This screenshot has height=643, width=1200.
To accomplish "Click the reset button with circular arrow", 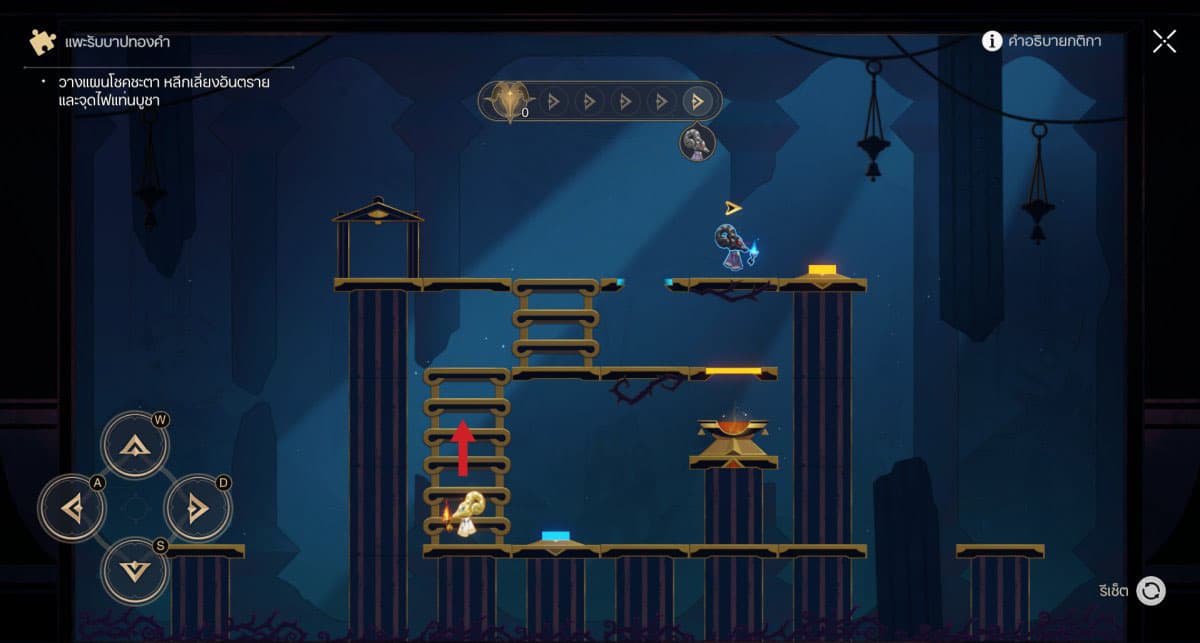I will tap(1151, 590).
